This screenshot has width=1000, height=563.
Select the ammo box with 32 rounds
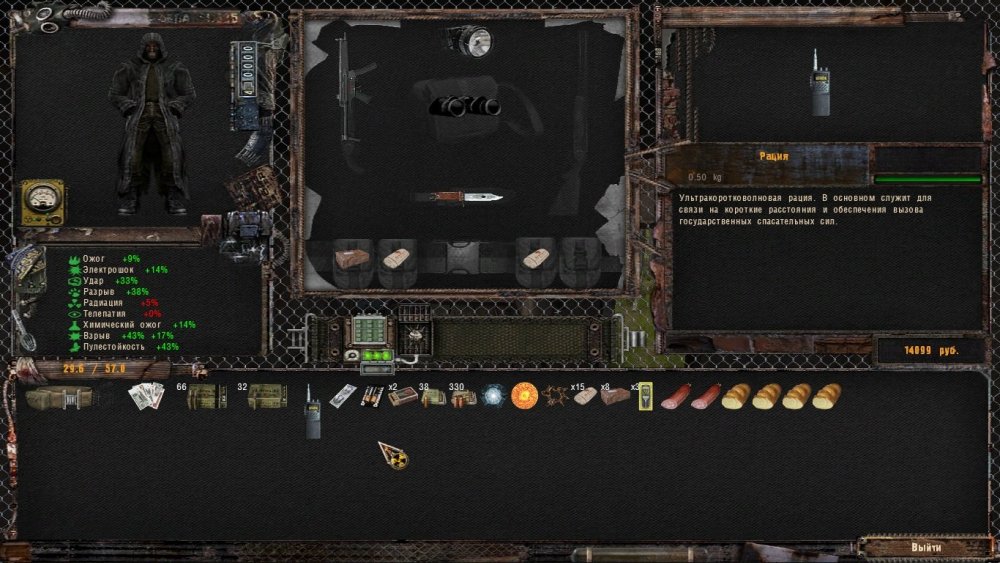click(267, 397)
